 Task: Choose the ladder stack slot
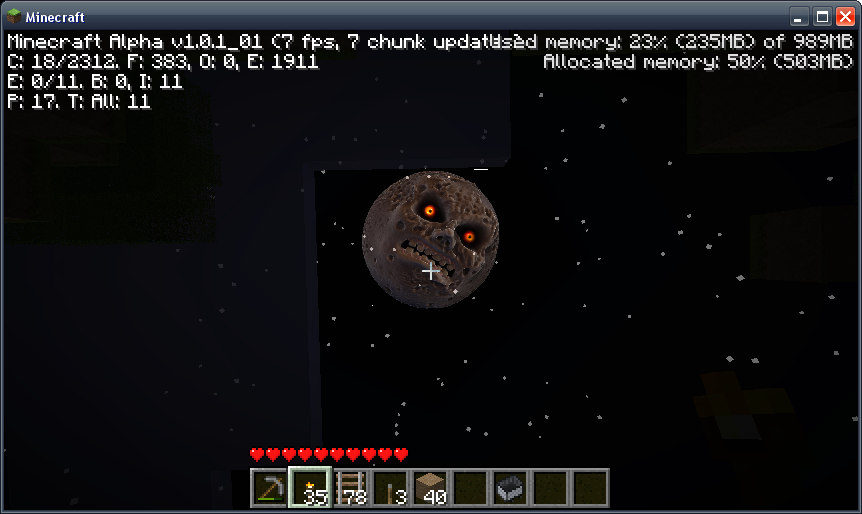pos(349,488)
